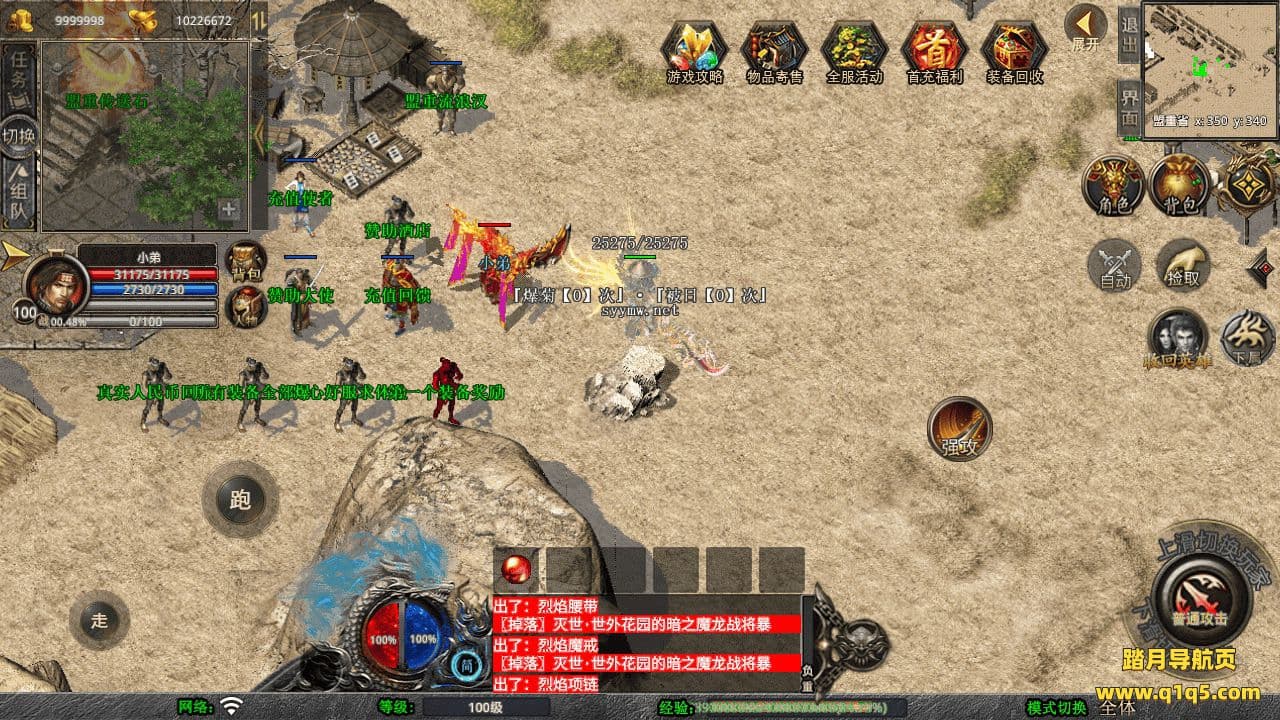Viewport: 1280px width, 720px height.
Task: Click the 走 walk button
Action: pos(99,620)
